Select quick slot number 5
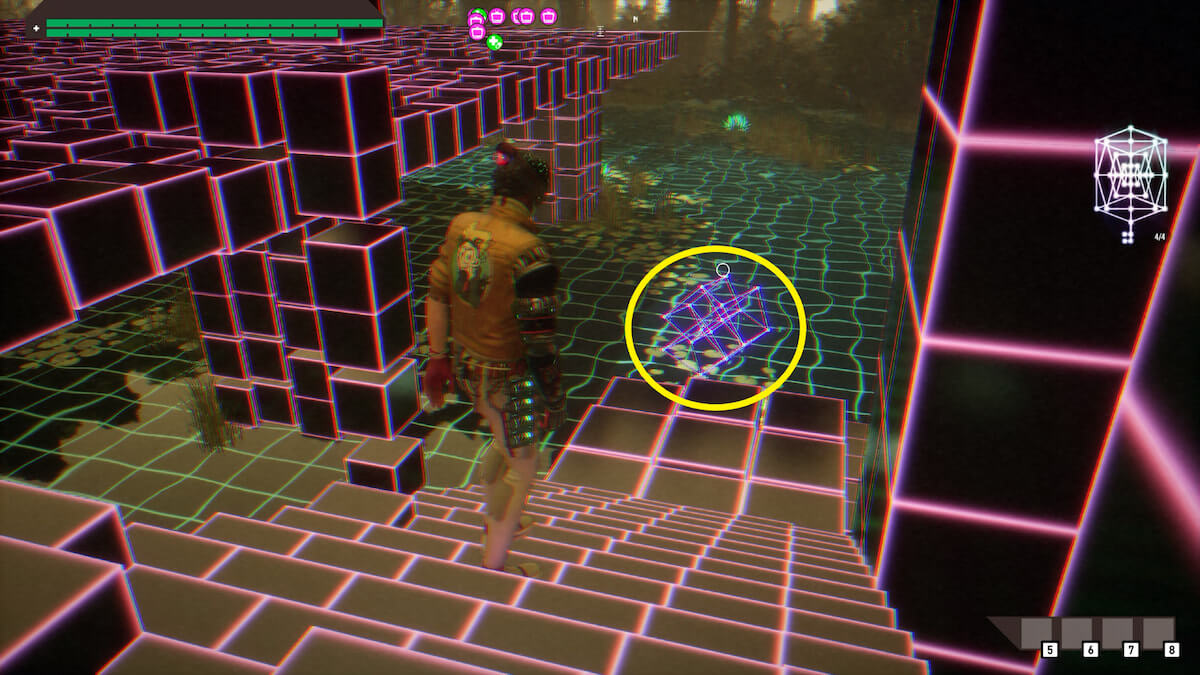Viewport: 1200px width, 675px height. click(1049, 649)
